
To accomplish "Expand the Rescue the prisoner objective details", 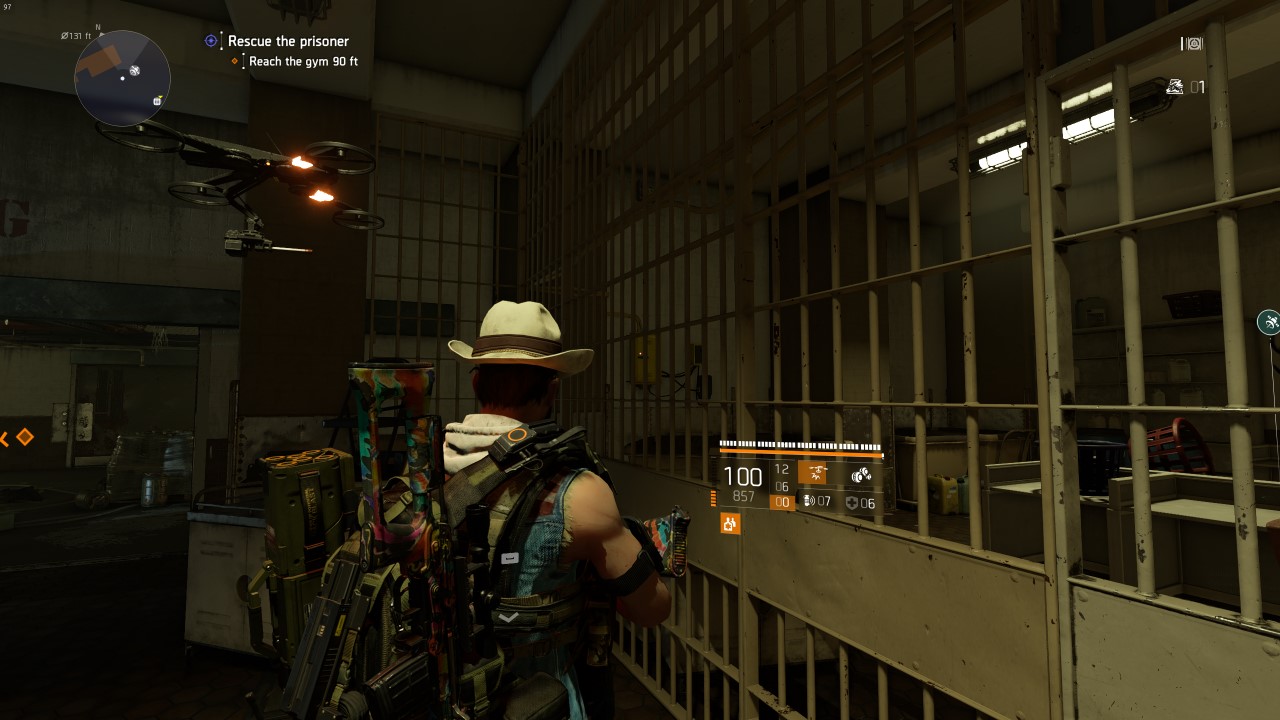I will pyautogui.click(x=288, y=41).
